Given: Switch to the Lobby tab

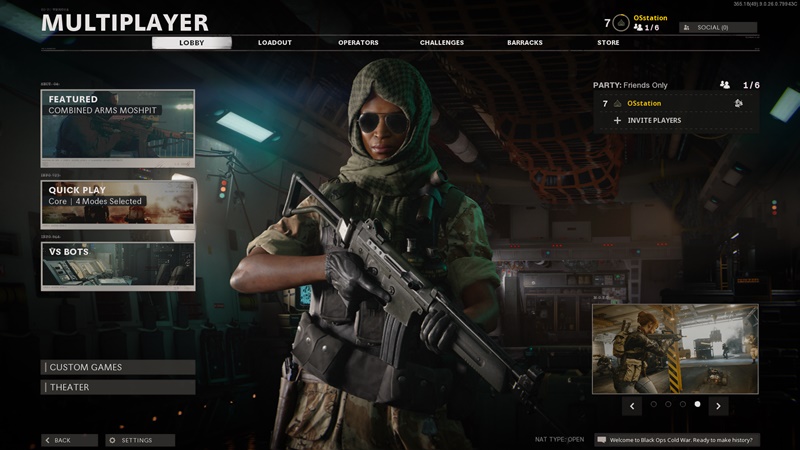Looking at the screenshot, I should coord(191,43).
